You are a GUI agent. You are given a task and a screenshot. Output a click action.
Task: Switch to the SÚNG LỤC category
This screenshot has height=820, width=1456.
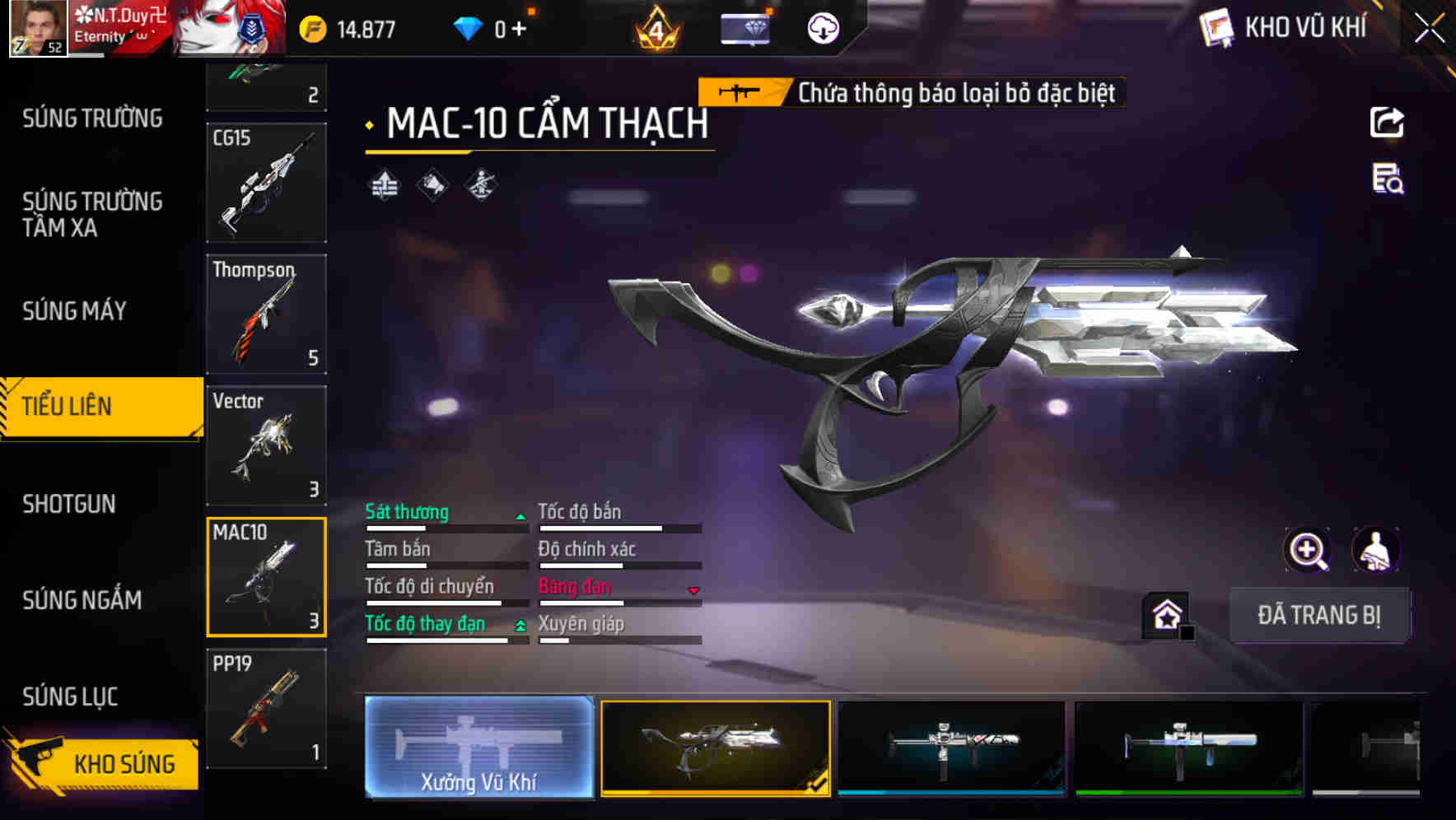click(71, 697)
